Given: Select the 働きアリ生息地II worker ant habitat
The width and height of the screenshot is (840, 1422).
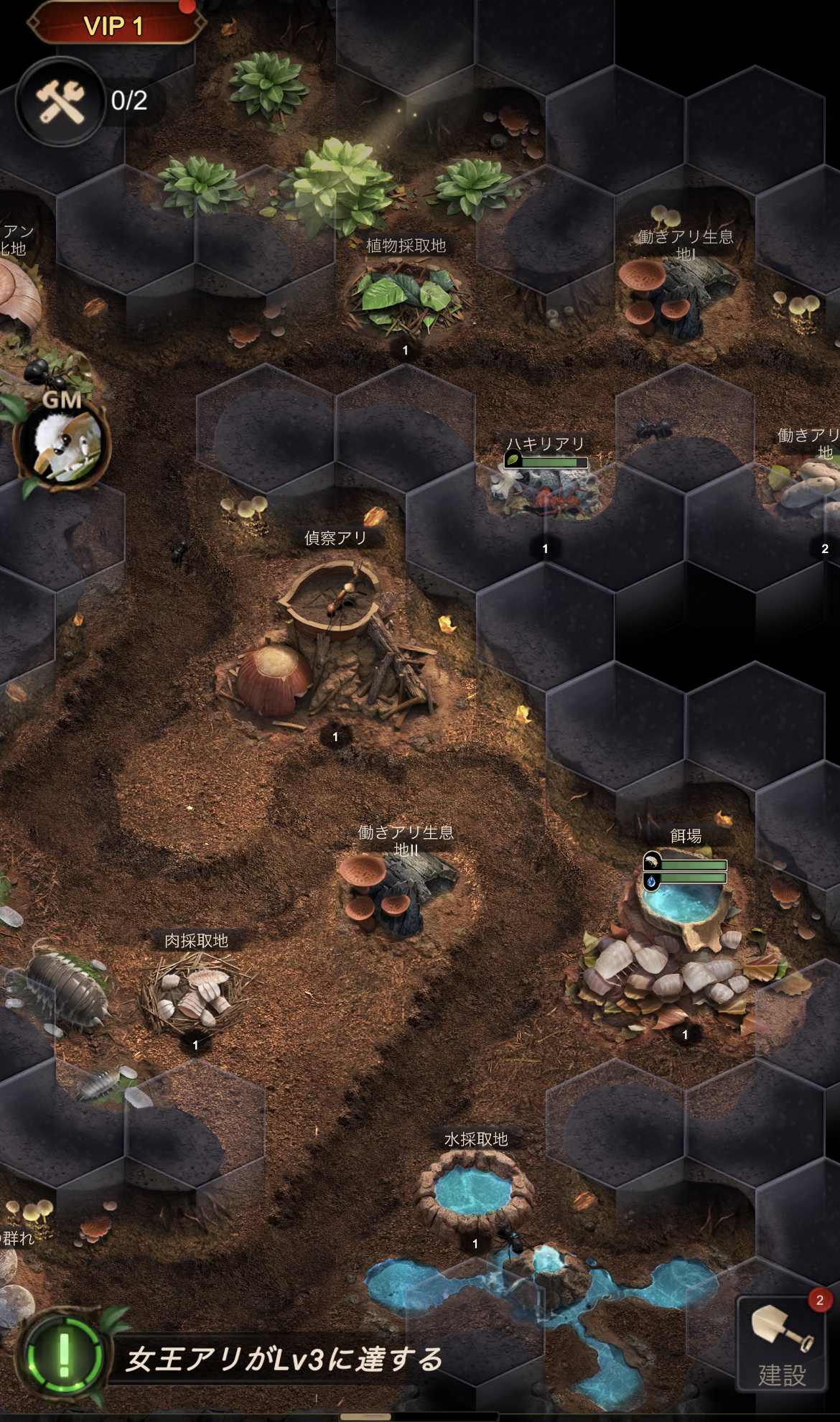Looking at the screenshot, I should pyautogui.click(x=398, y=891).
